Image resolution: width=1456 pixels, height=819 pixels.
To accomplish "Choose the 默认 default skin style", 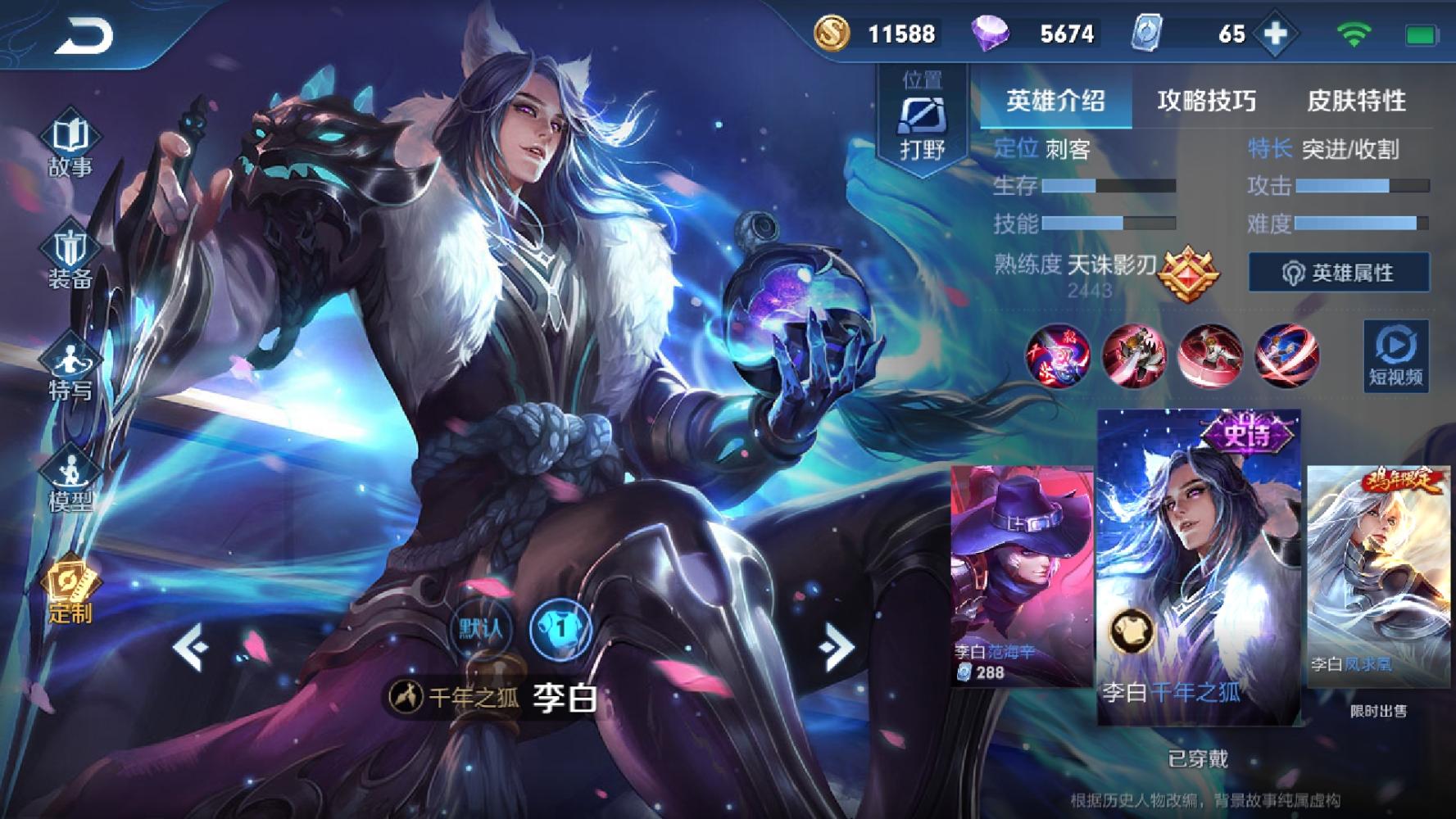I will tap(481, 628).
